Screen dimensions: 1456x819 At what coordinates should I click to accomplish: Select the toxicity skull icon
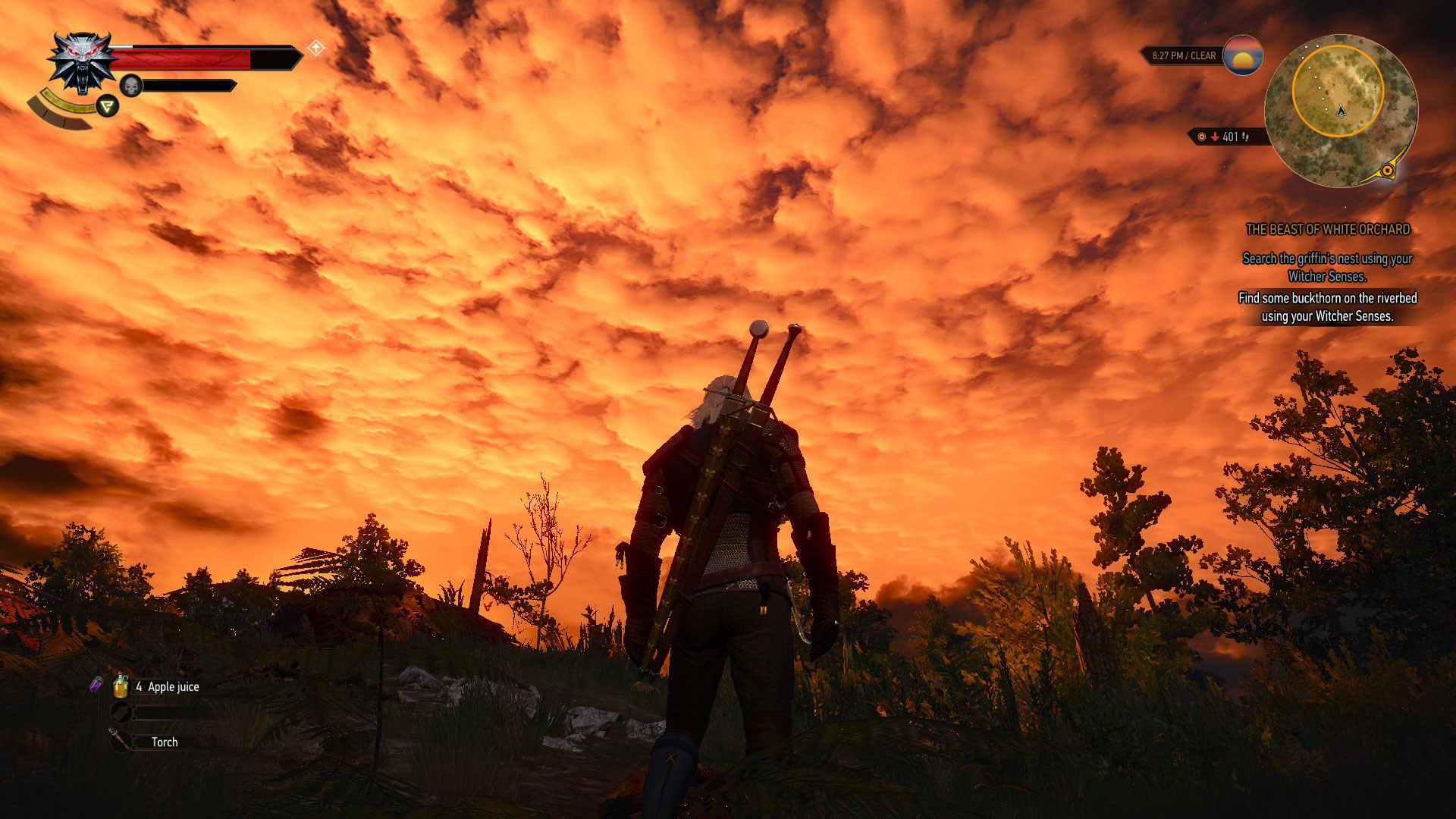131,85
